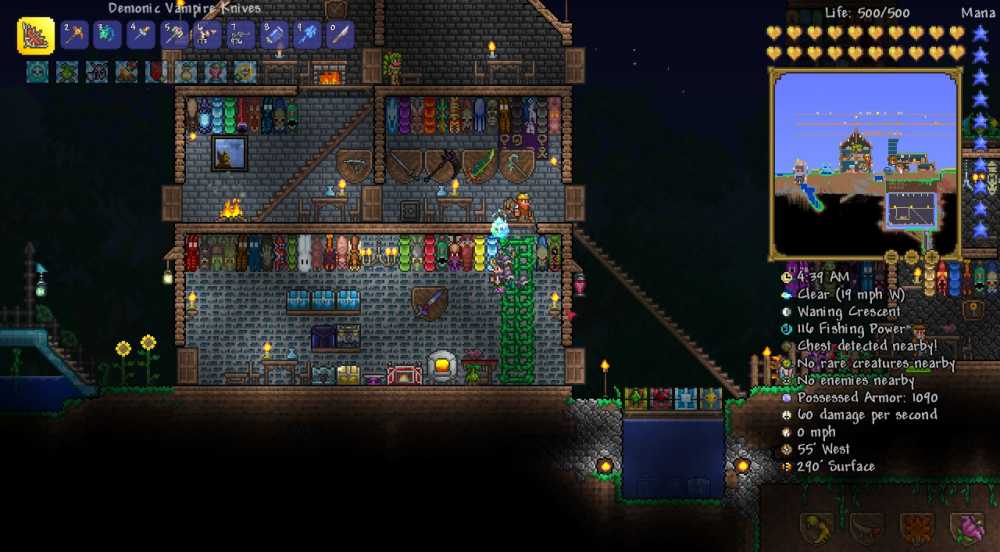The width and height of the screenshot is (1000, 552).
Task: Equip the item in hotbar slot 4
Action: [141, 35]
